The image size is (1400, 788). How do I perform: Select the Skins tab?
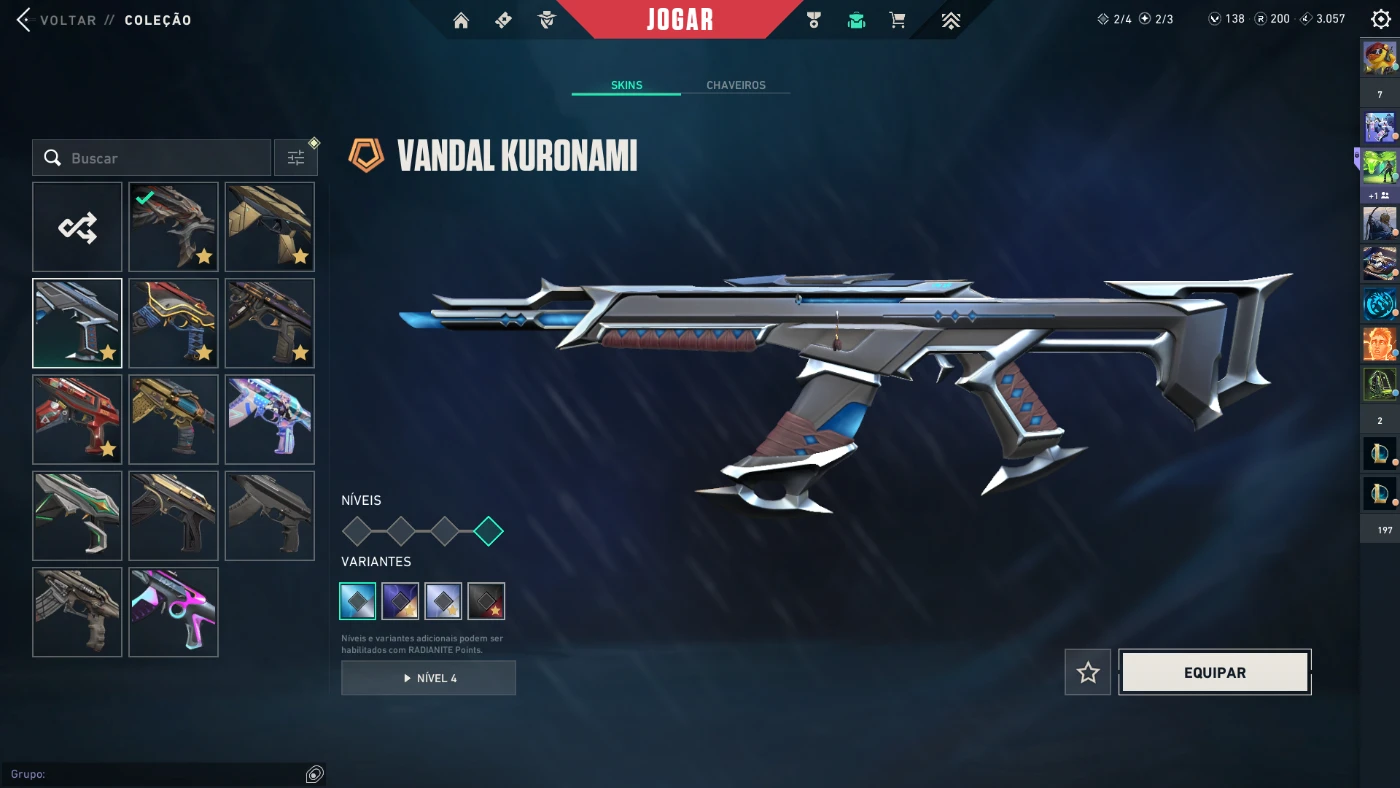coord(626,85)
